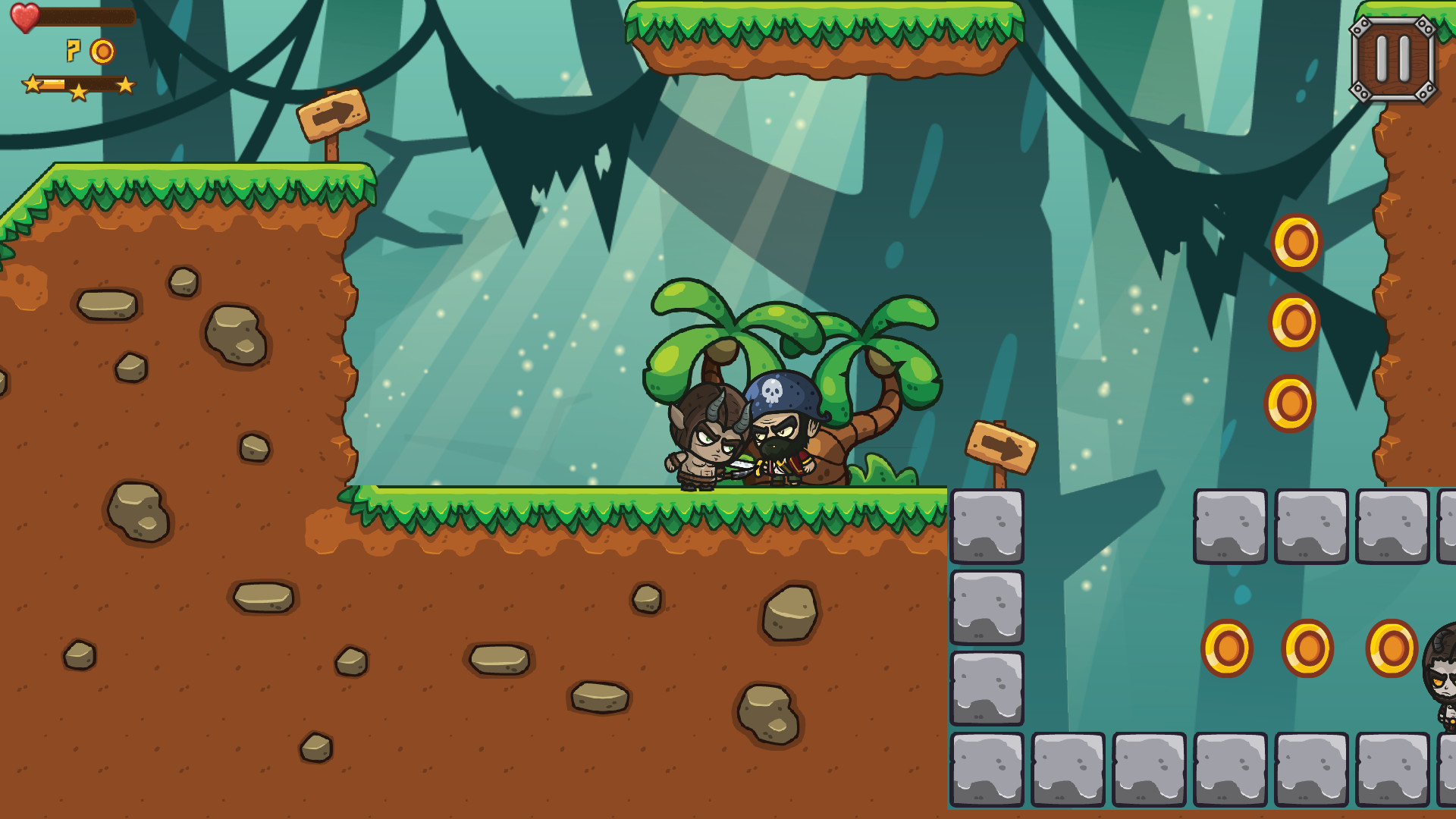Click the topmost stone block of the tall pillar
The height and width of the screenshot is (819, 1456).
point(986,523)
